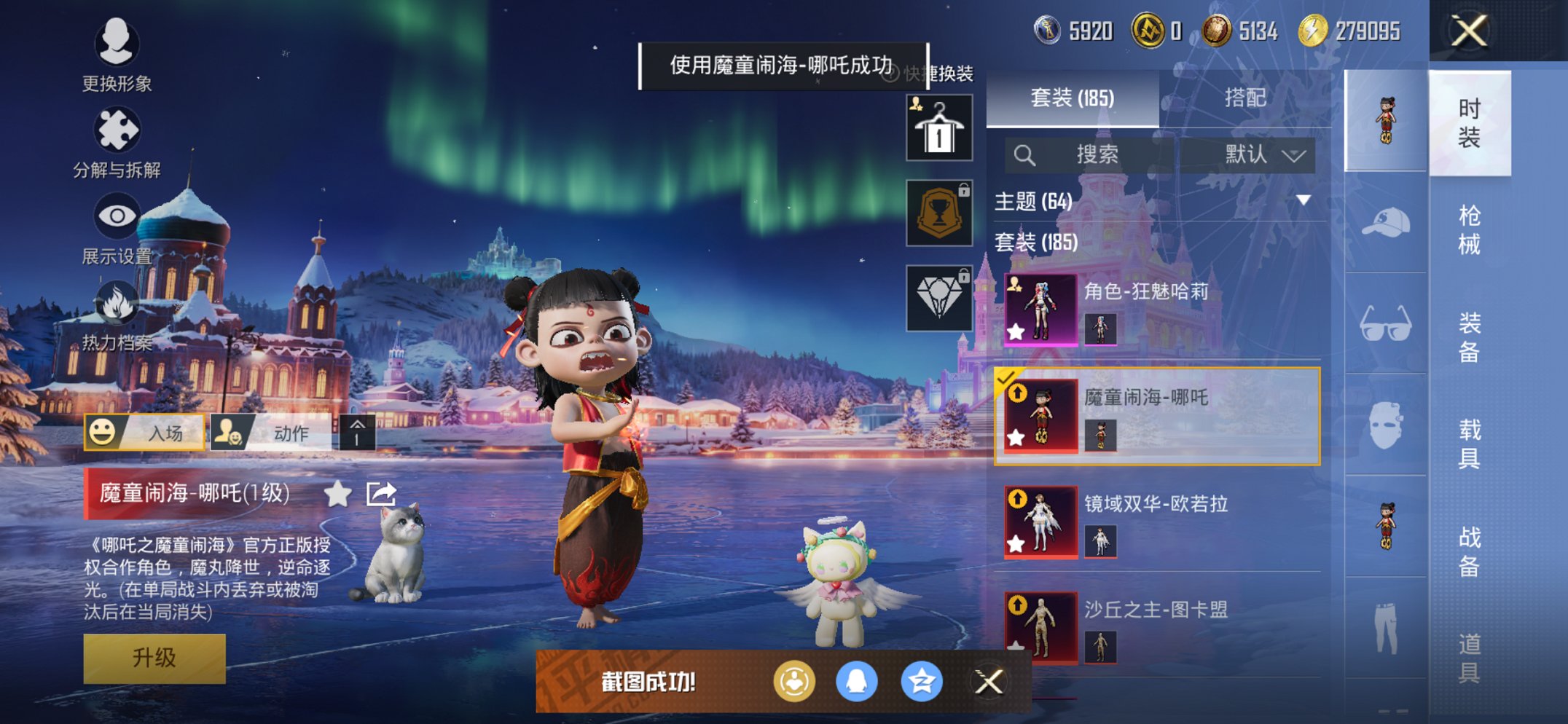Open the 载具 vehicles category
The width and height of the screenshot is (1568, 724).
pos(1469,443)
